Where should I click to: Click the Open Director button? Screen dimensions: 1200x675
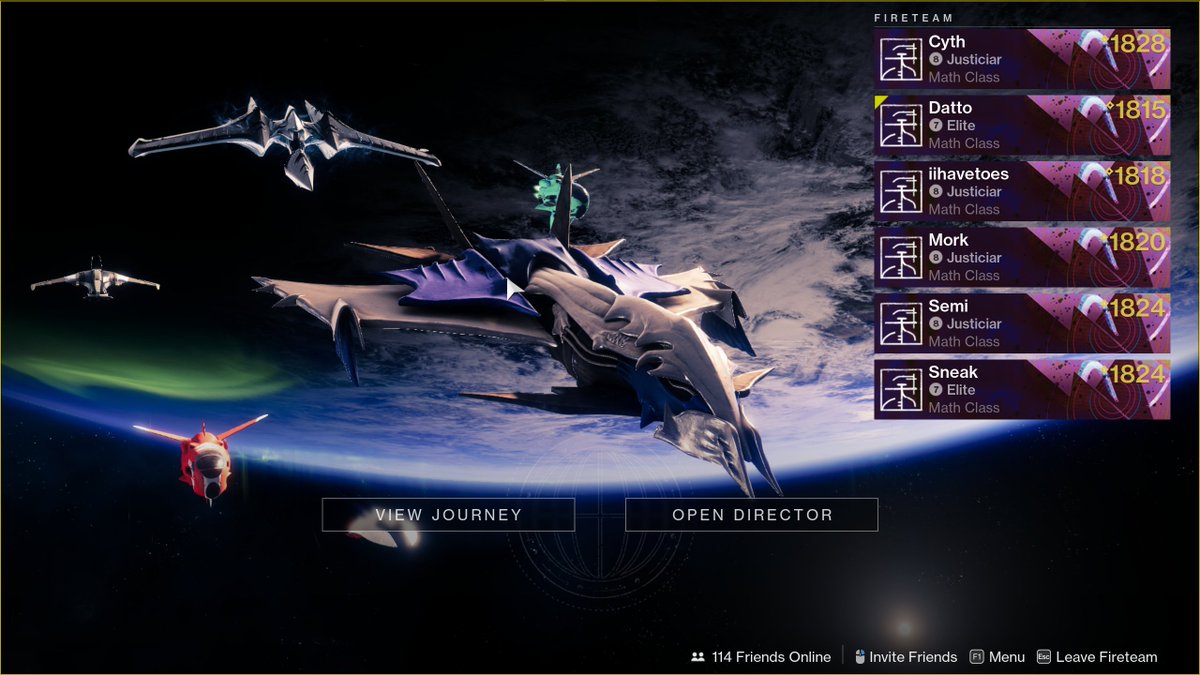pos(751,515)
